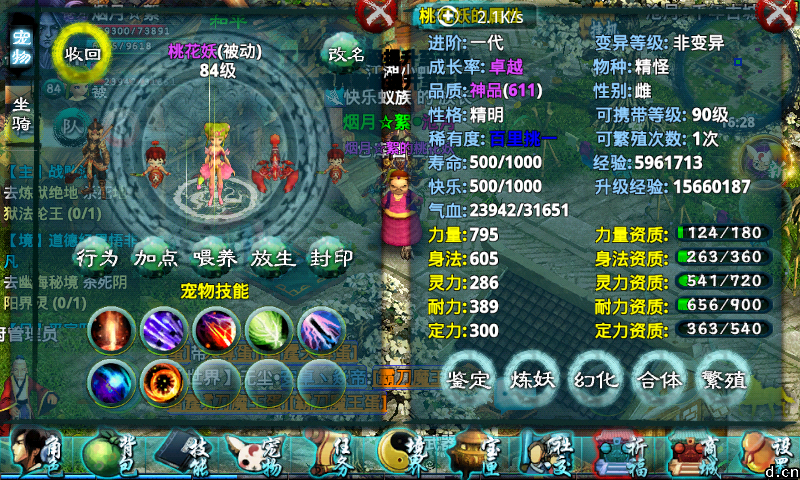Select the orange fire ring pet skill

click(162, 381)
